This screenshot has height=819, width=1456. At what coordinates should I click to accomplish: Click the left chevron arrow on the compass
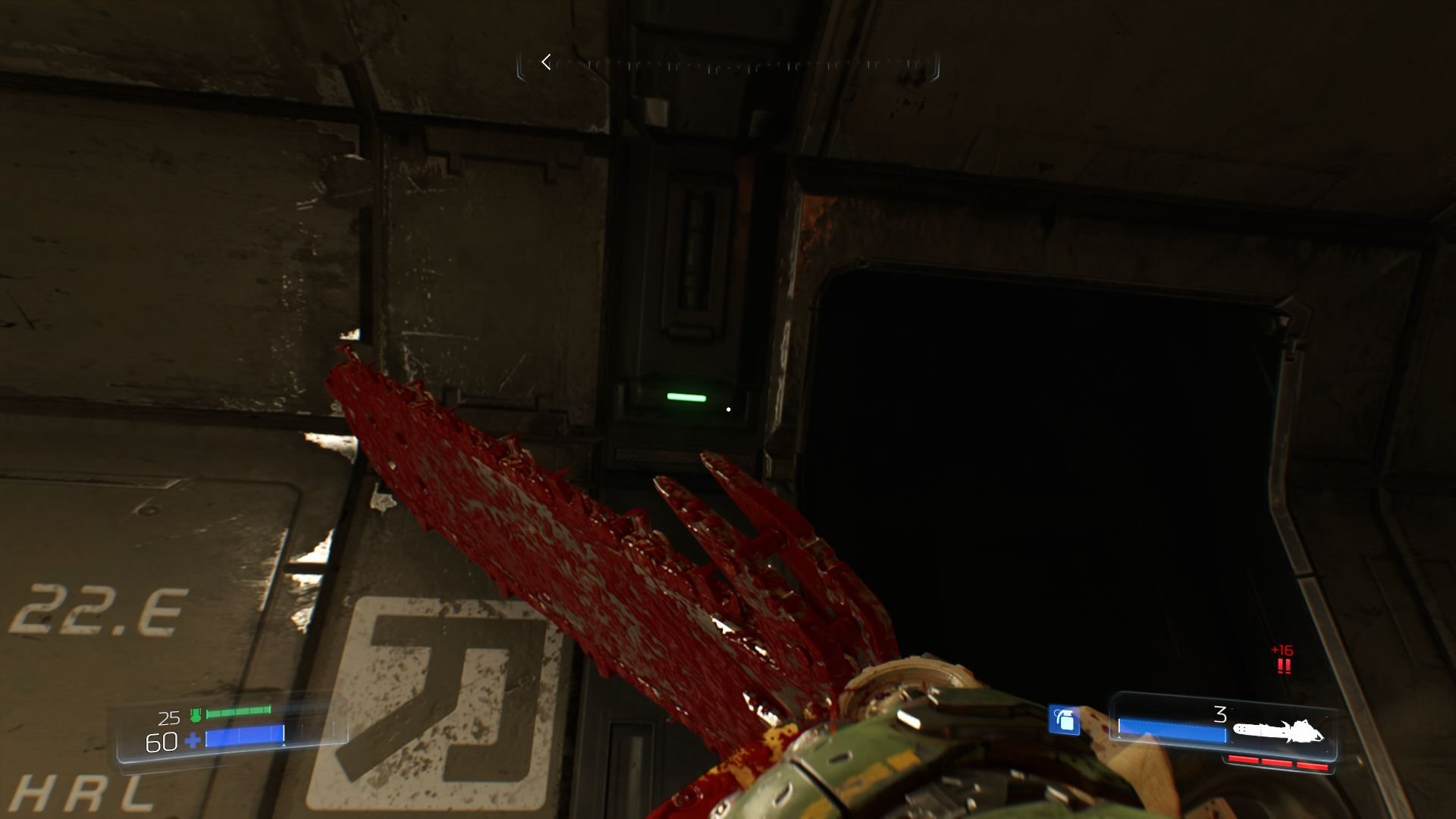point(545,63)
